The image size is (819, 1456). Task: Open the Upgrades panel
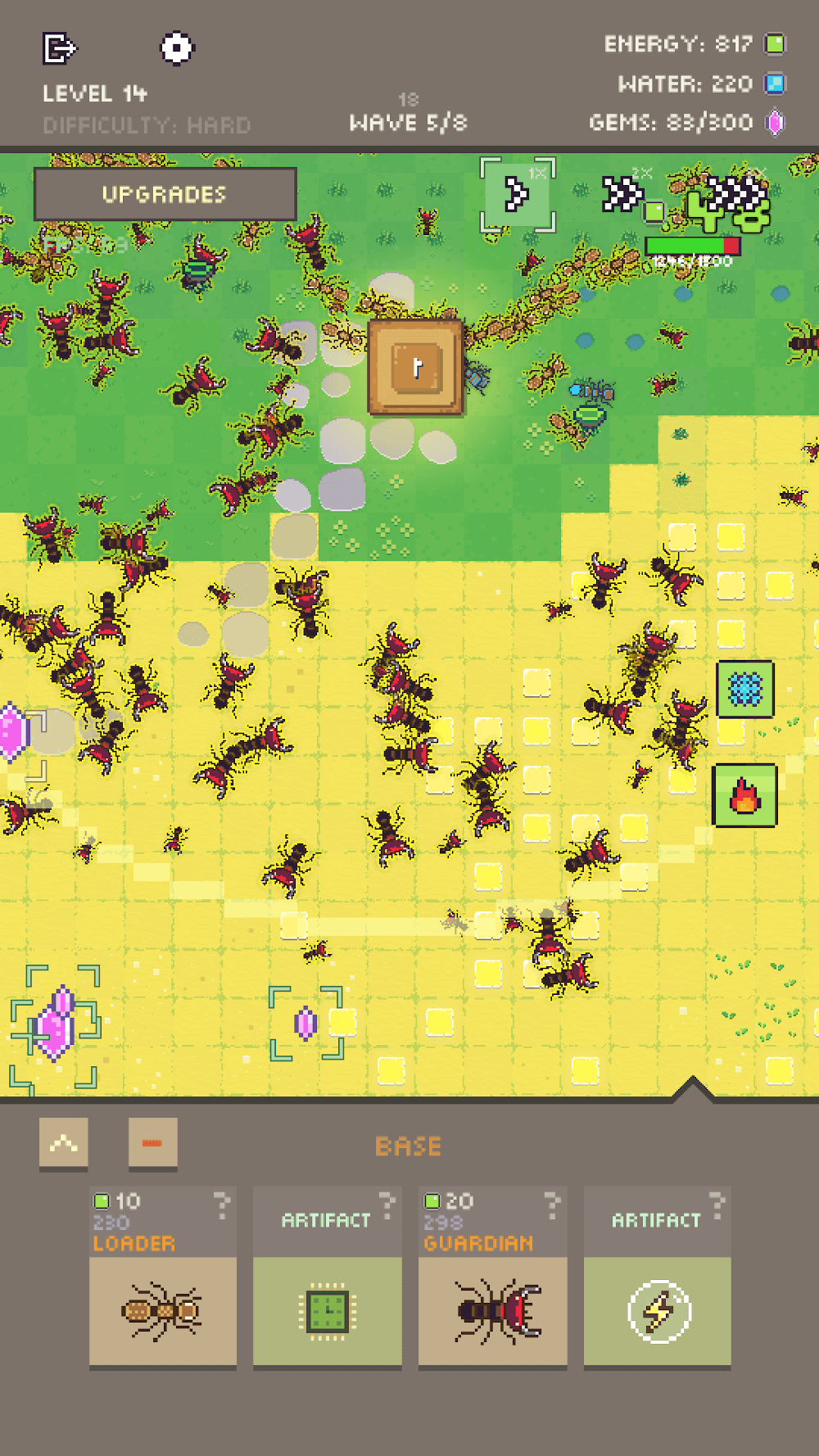pos(165,194)
